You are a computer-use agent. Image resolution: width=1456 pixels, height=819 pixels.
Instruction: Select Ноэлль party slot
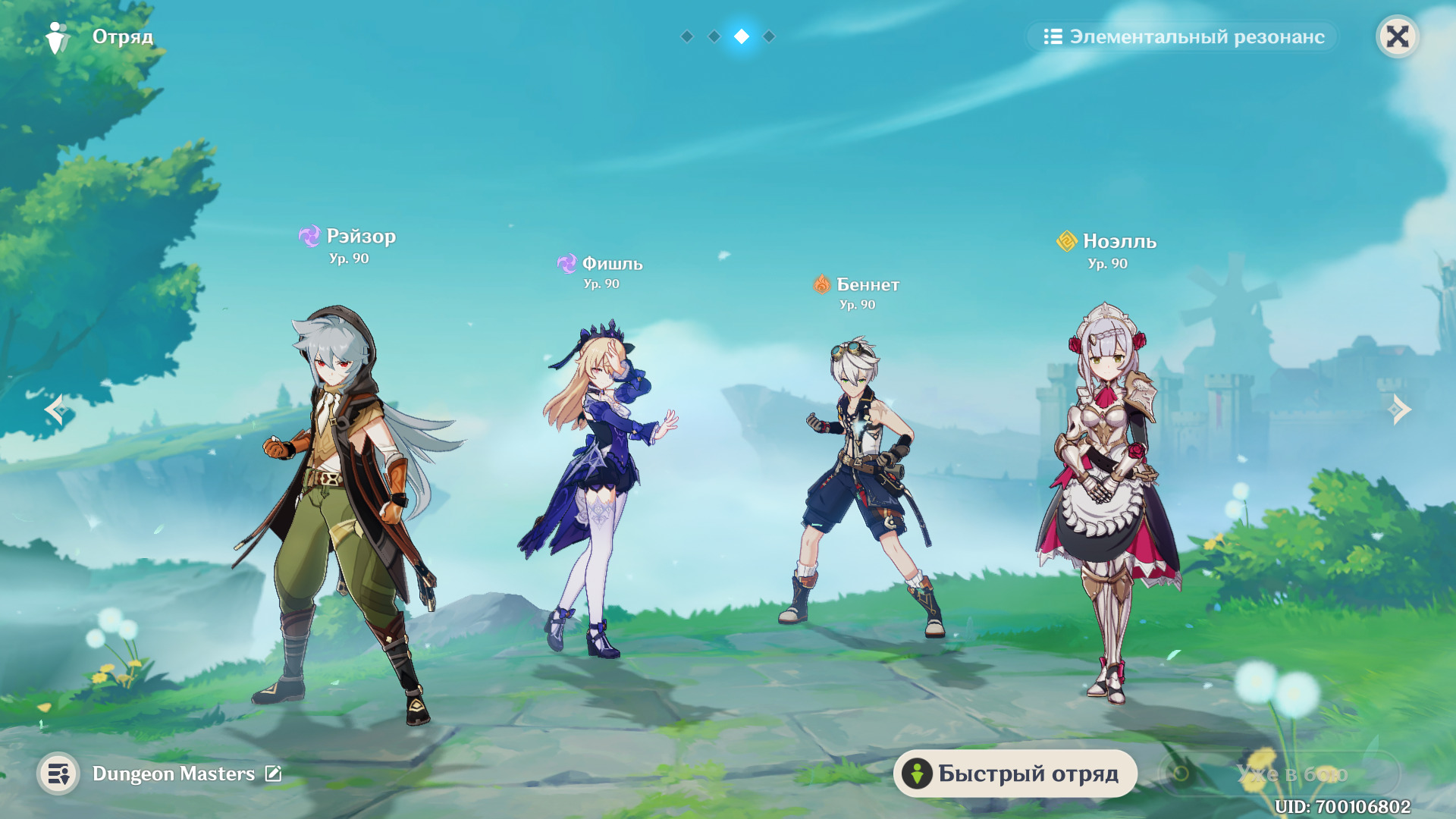click(1107, 493)
